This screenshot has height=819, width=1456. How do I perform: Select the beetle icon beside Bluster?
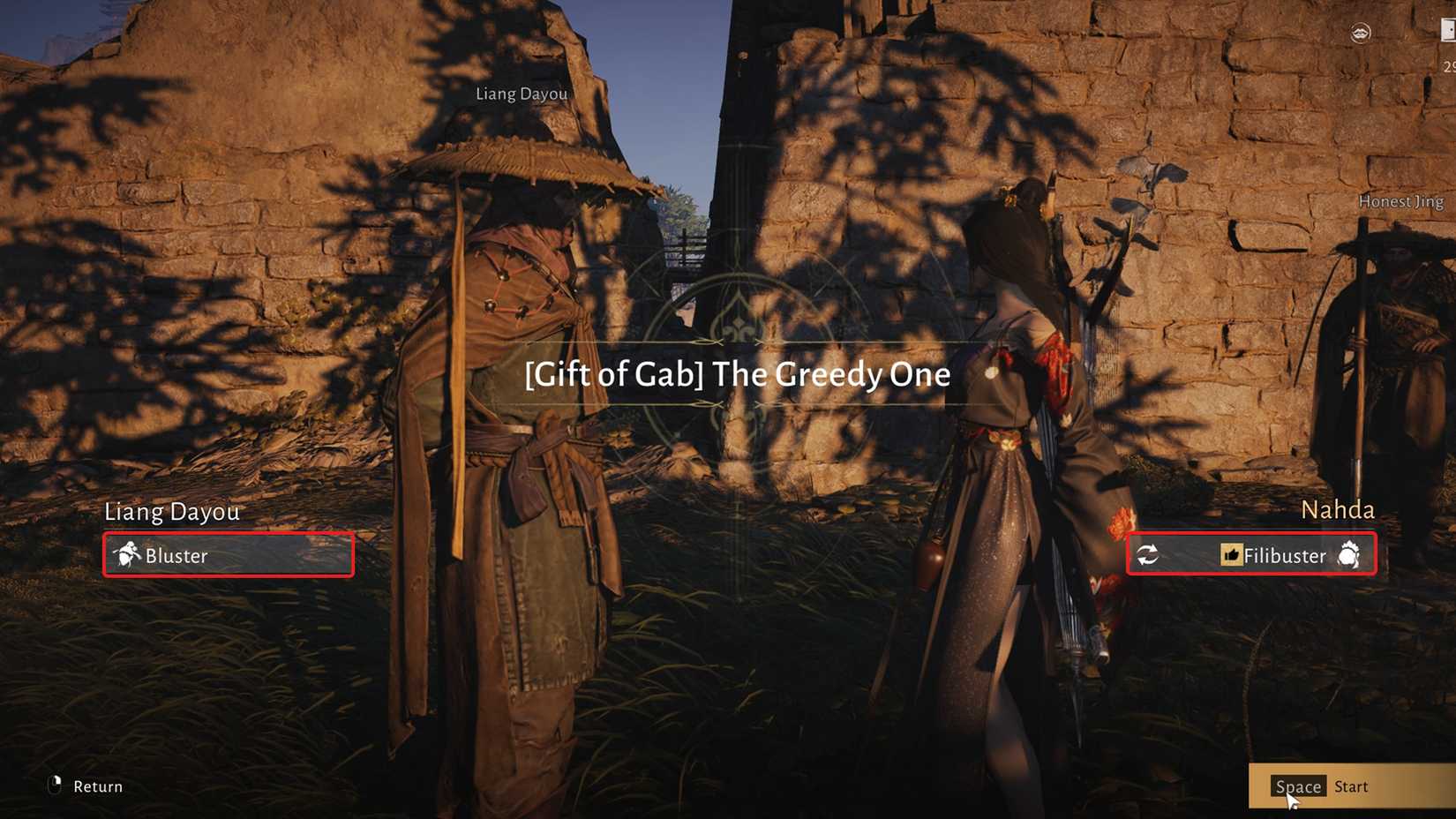(128, 554)
